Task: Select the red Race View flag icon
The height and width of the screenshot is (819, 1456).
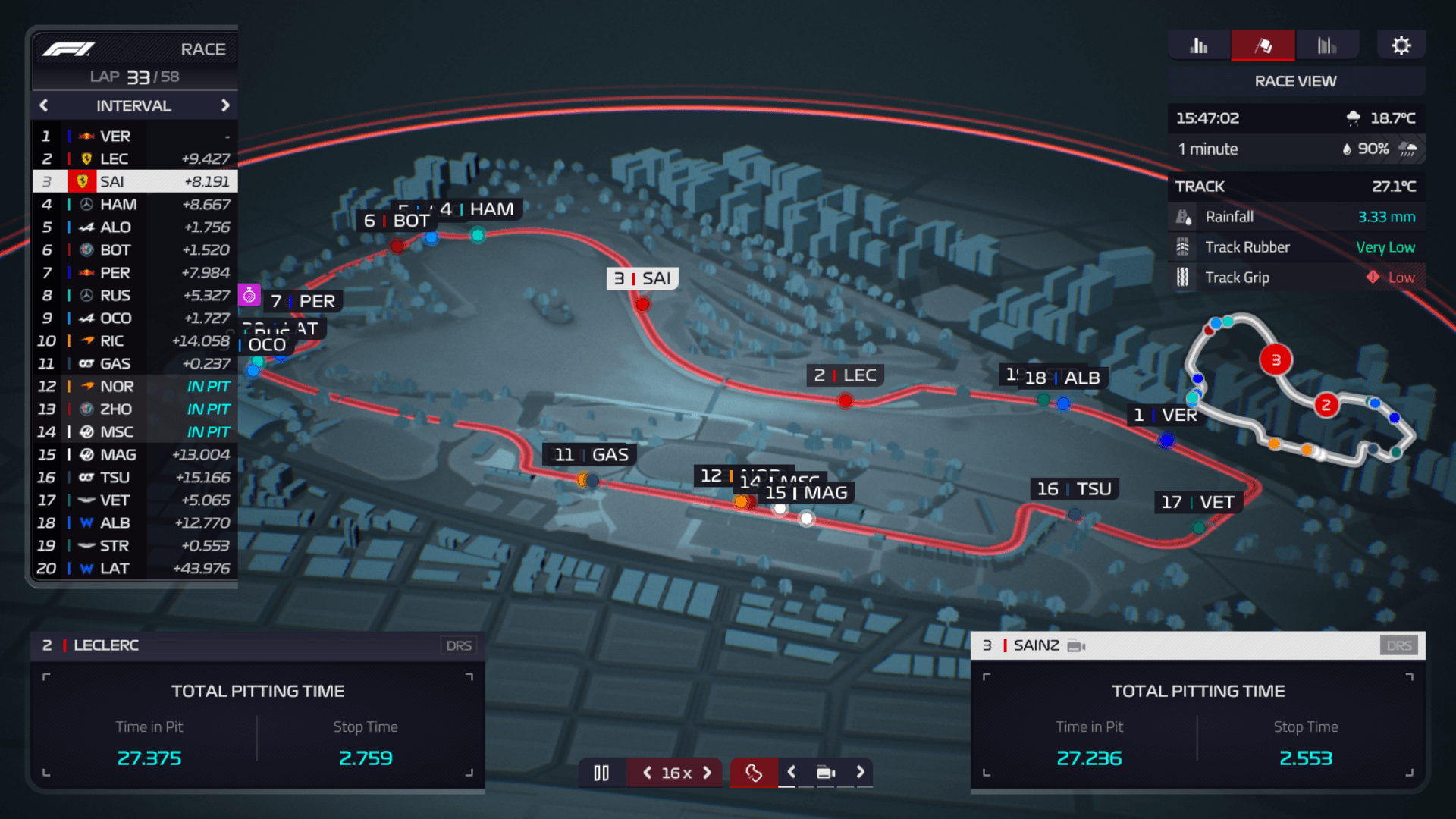Action: tap(1263, 45)
